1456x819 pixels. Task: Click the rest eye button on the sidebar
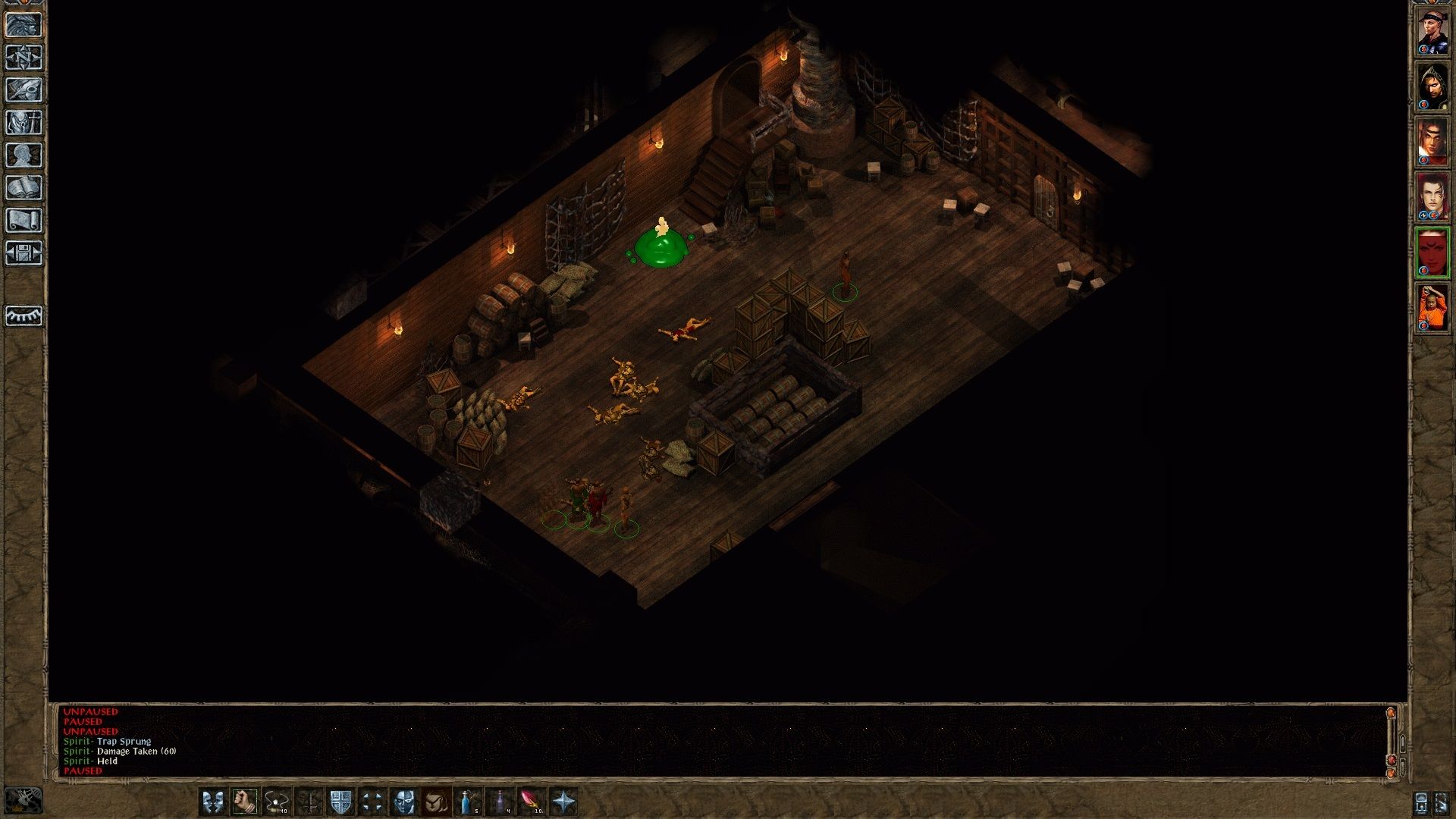24,315
